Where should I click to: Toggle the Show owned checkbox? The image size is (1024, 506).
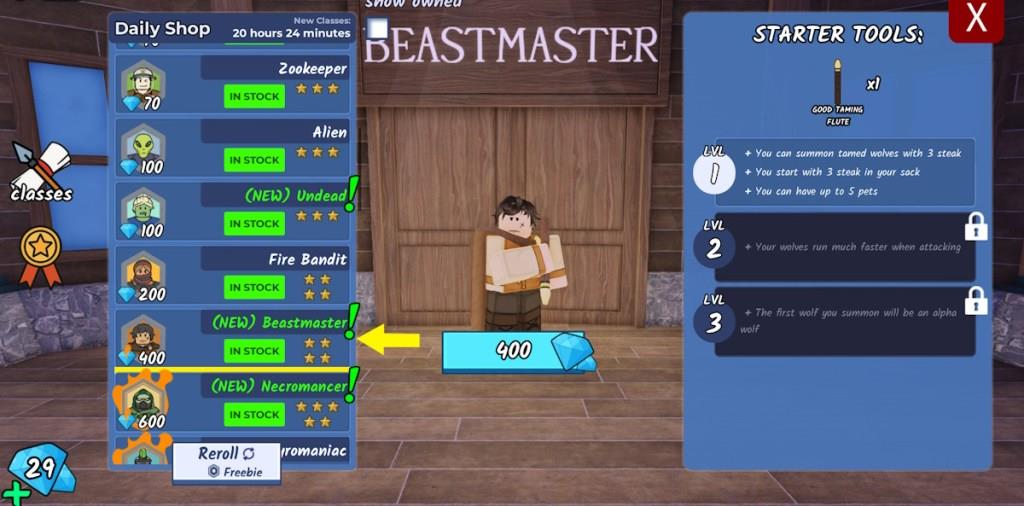[x=377, y=29]
